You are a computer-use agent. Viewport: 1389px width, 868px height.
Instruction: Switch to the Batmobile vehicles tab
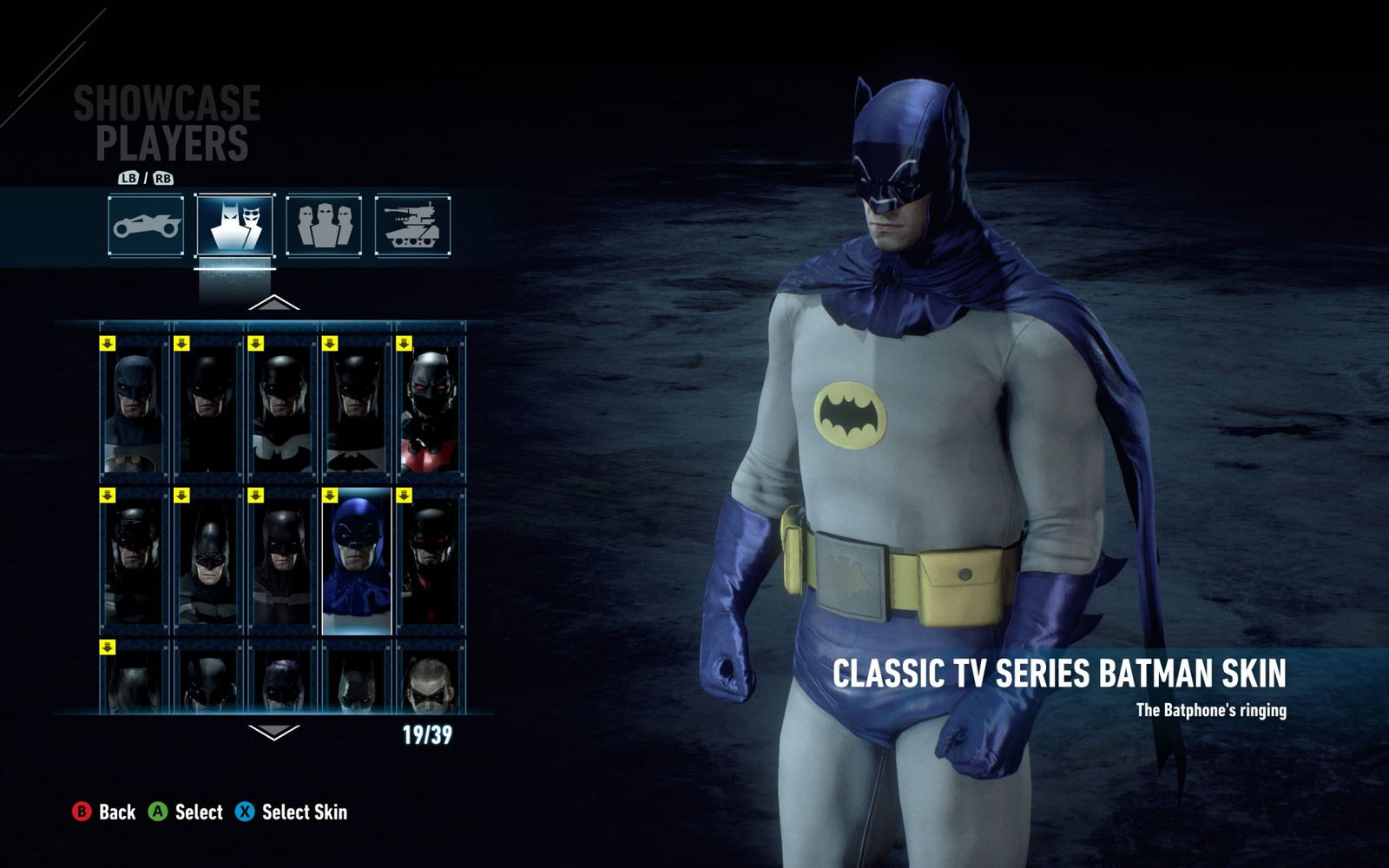146,226
